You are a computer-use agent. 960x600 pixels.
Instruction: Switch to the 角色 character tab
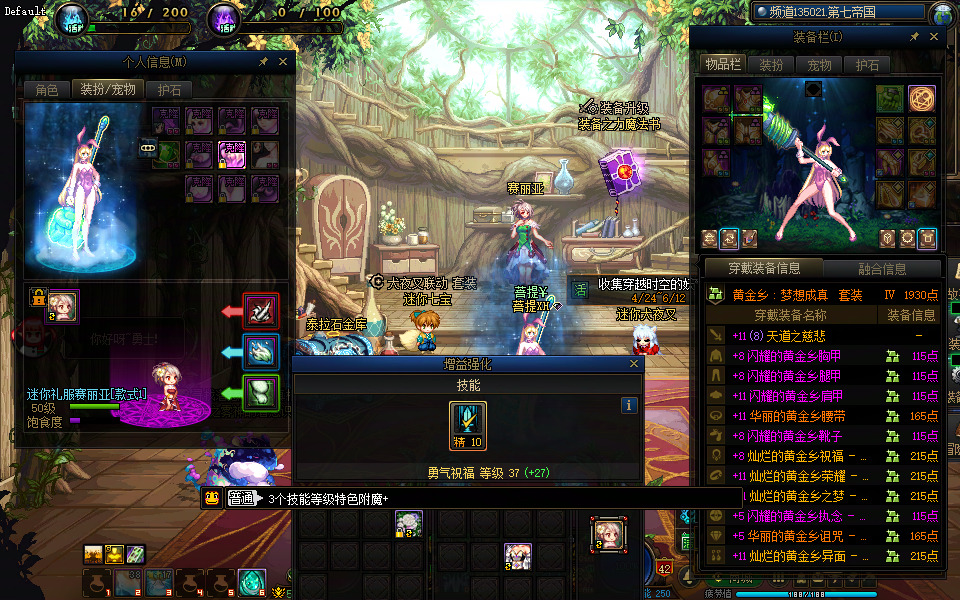click(x=47, y=89)
